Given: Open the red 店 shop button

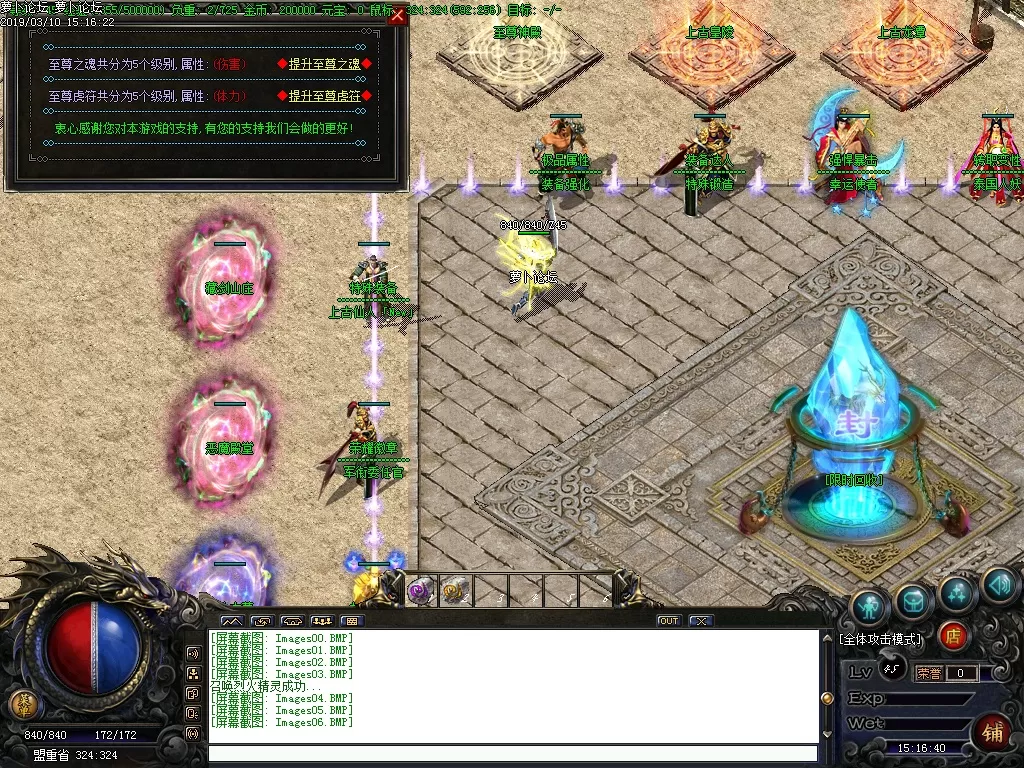Looking at the screenshot, I should [x=953, y=634].
